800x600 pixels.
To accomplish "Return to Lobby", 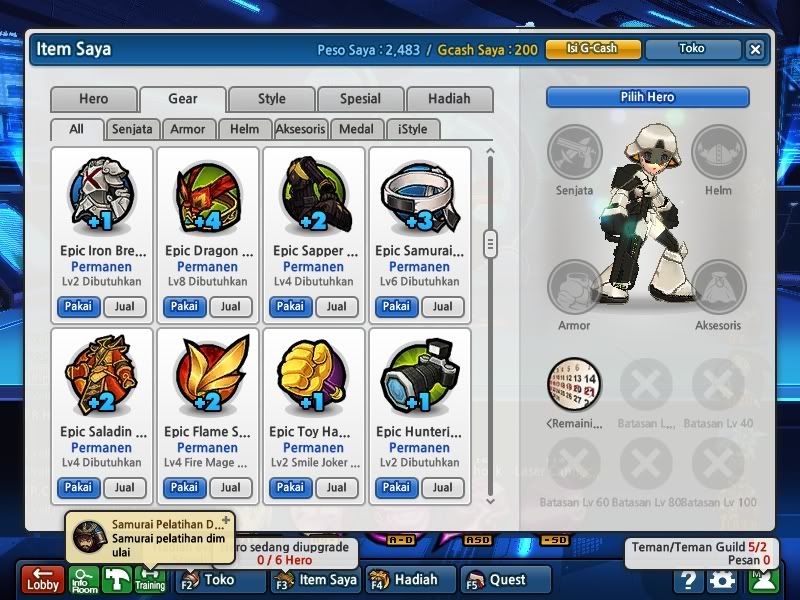I will 43,580.
